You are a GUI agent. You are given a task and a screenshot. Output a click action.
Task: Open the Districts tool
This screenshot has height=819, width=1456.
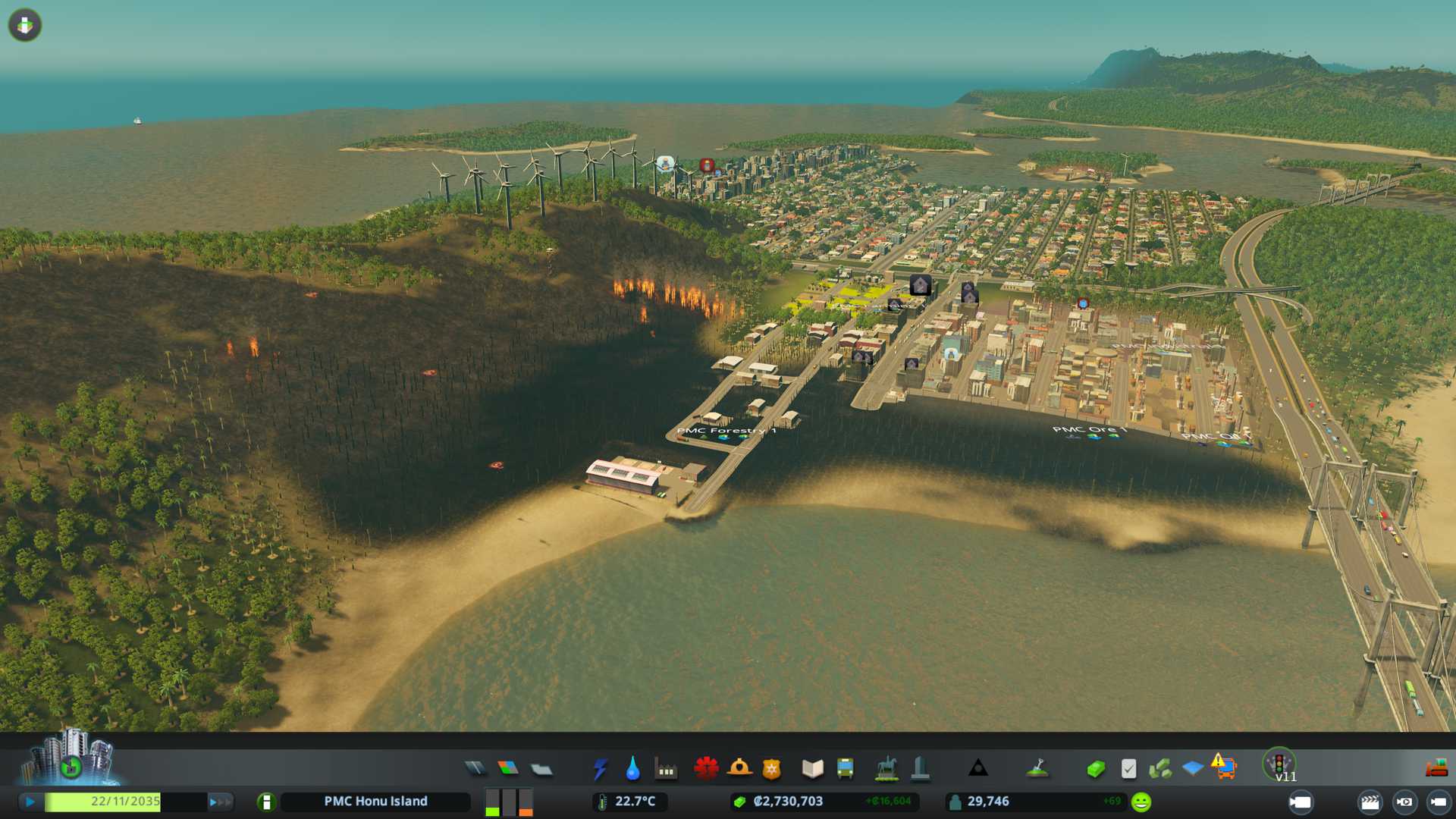pyautogui.click(x=541, y=770)
